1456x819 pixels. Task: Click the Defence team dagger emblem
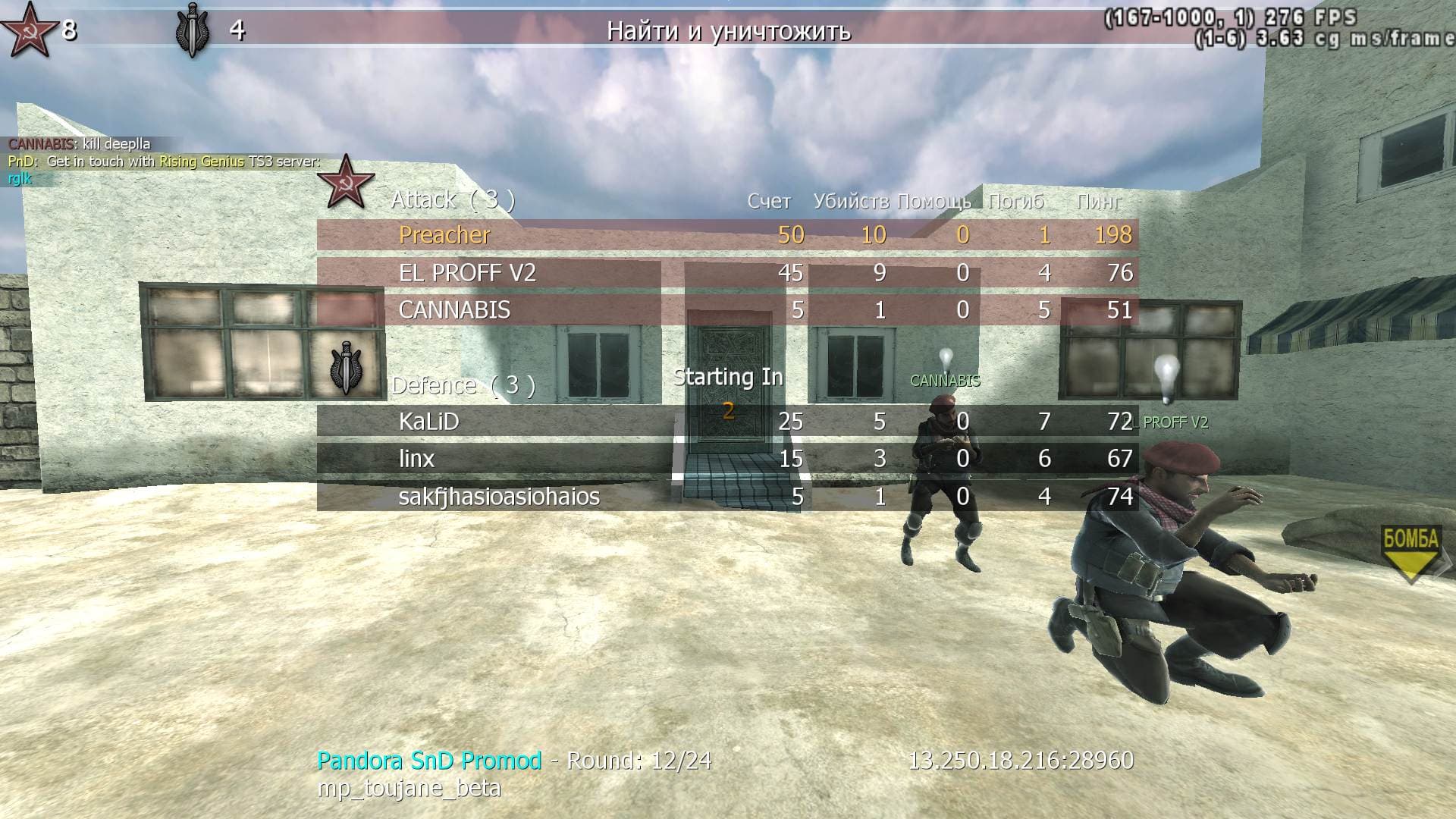[346, 368]
